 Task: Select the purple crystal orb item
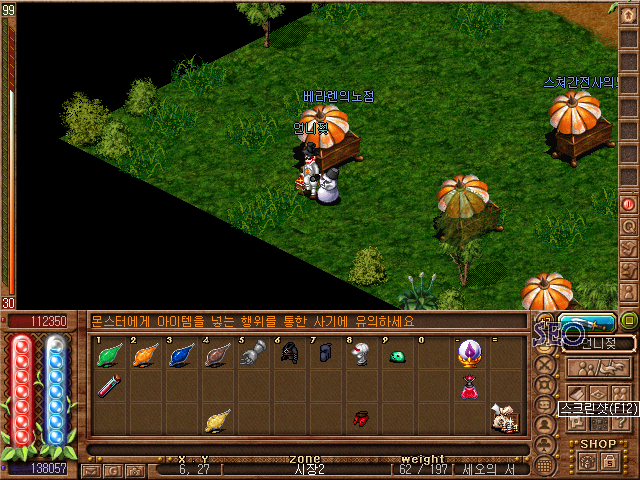(468, 354)
